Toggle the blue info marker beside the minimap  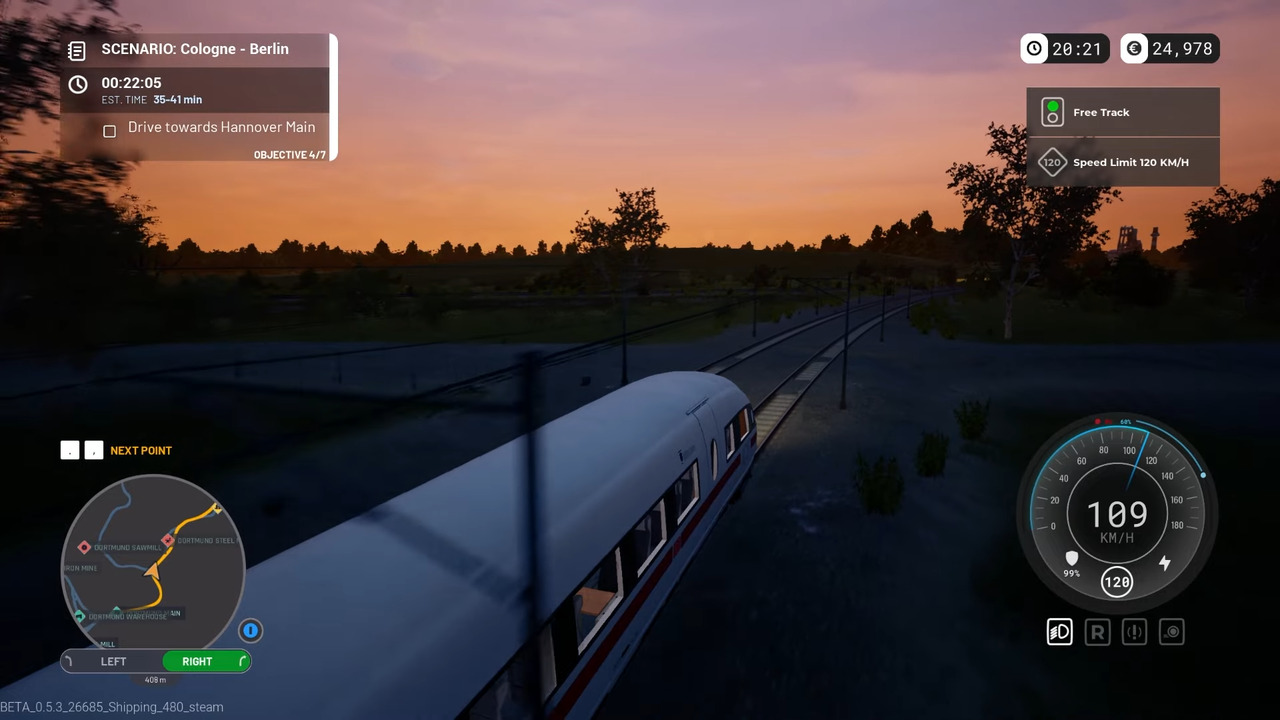[x=250, y=630]
